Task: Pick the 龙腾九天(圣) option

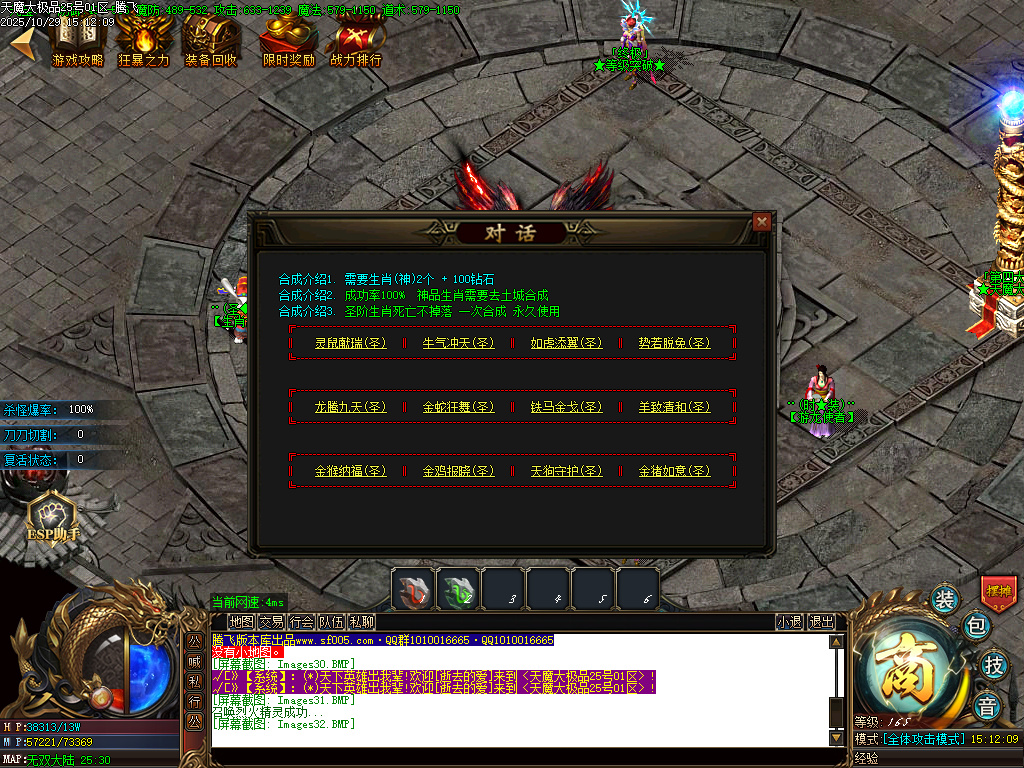Action: click(350, 407)
